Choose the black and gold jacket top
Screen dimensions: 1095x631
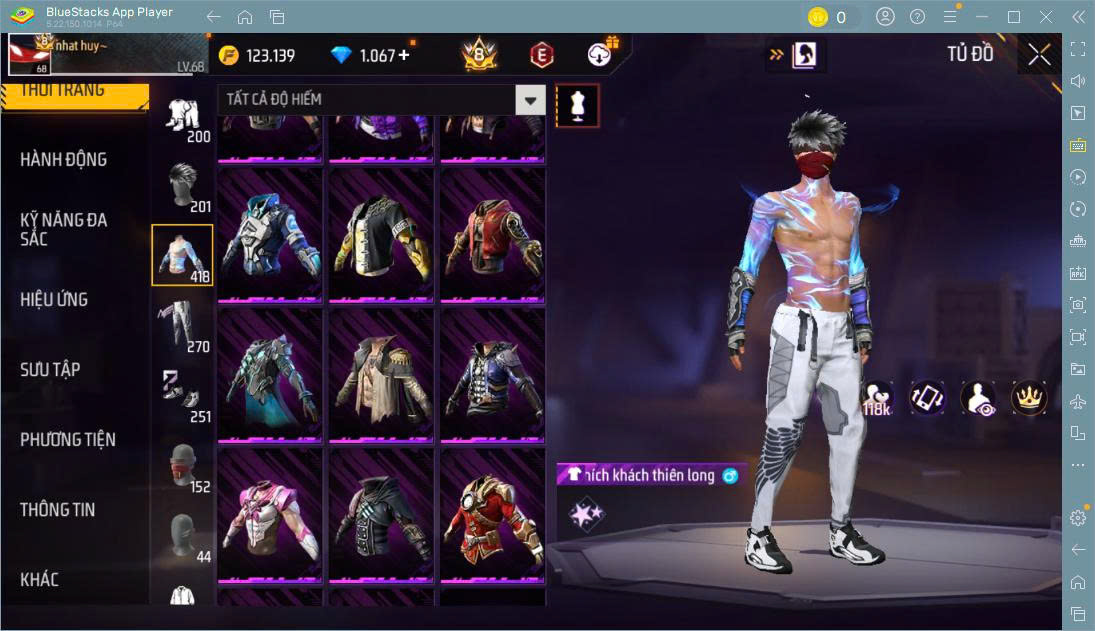[381, 234]
